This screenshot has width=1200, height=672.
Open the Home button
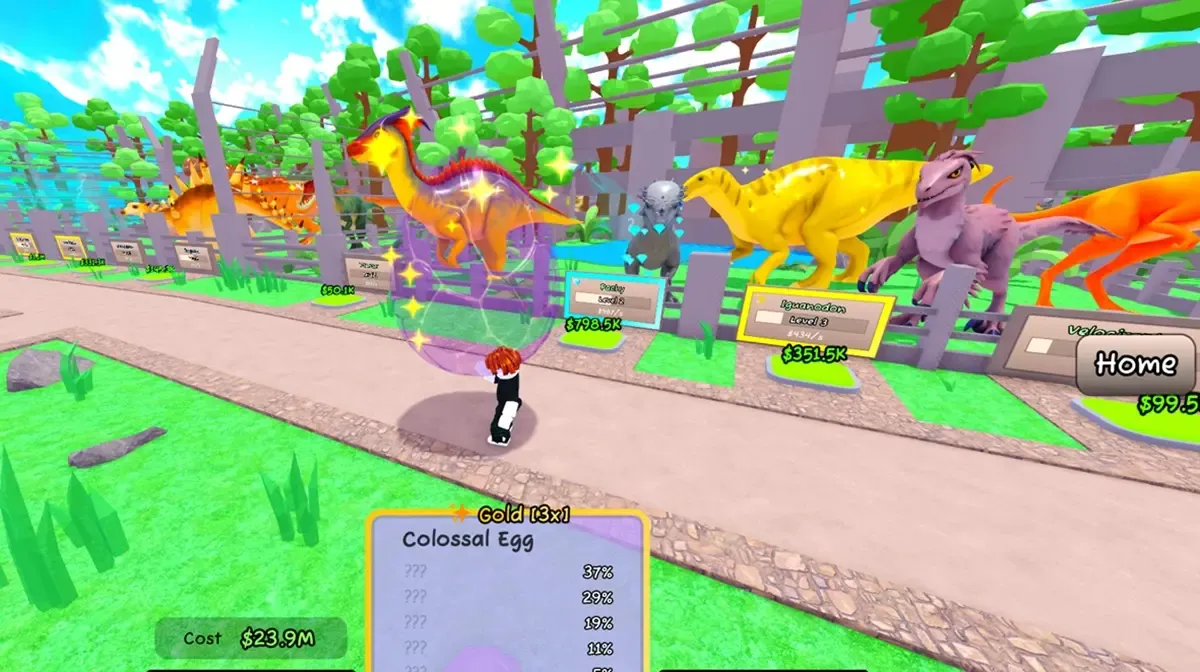click(1135, 364)
